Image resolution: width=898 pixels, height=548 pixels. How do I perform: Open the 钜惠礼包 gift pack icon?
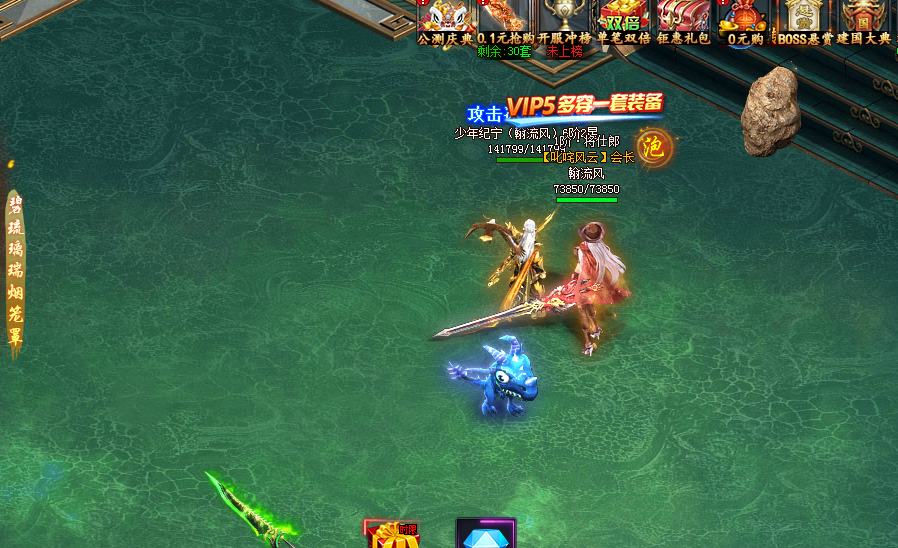coord(684,20)
